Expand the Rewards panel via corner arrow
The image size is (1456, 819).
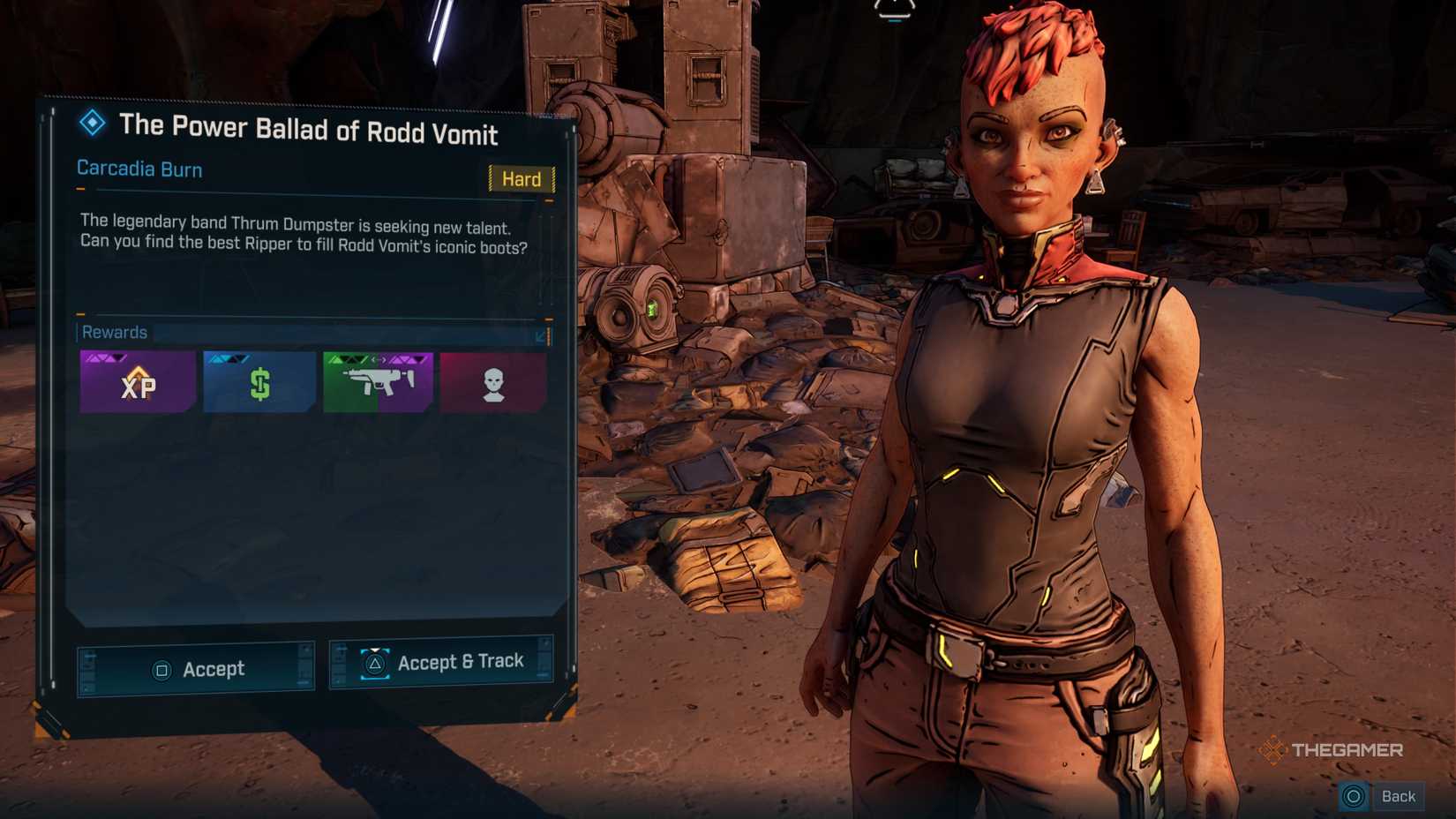pos(540,336)
